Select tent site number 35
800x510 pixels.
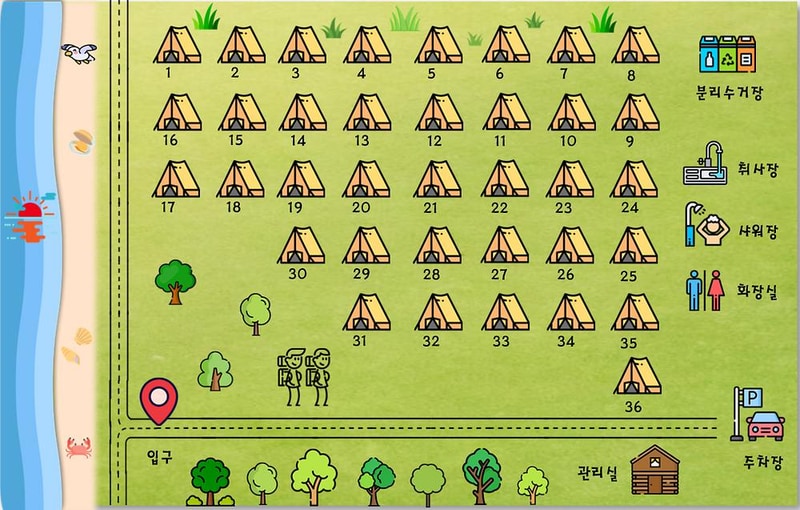click(635, 313)
